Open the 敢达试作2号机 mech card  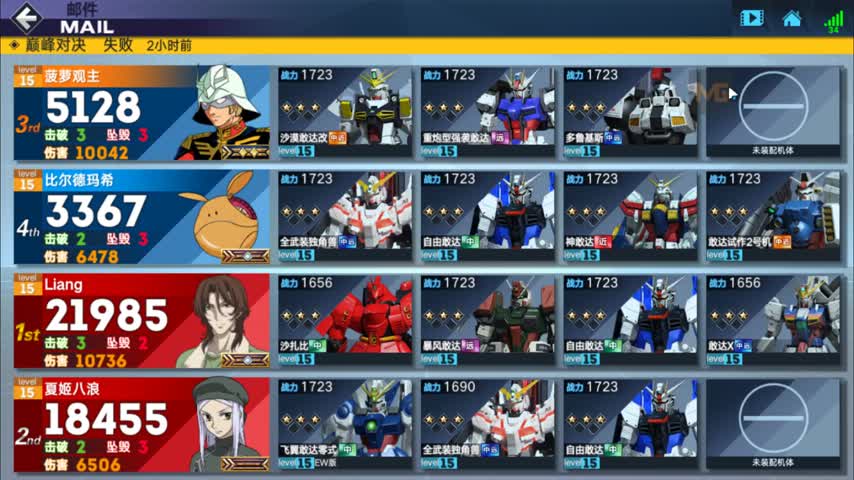pyautogui.click(x=773, y=216)
